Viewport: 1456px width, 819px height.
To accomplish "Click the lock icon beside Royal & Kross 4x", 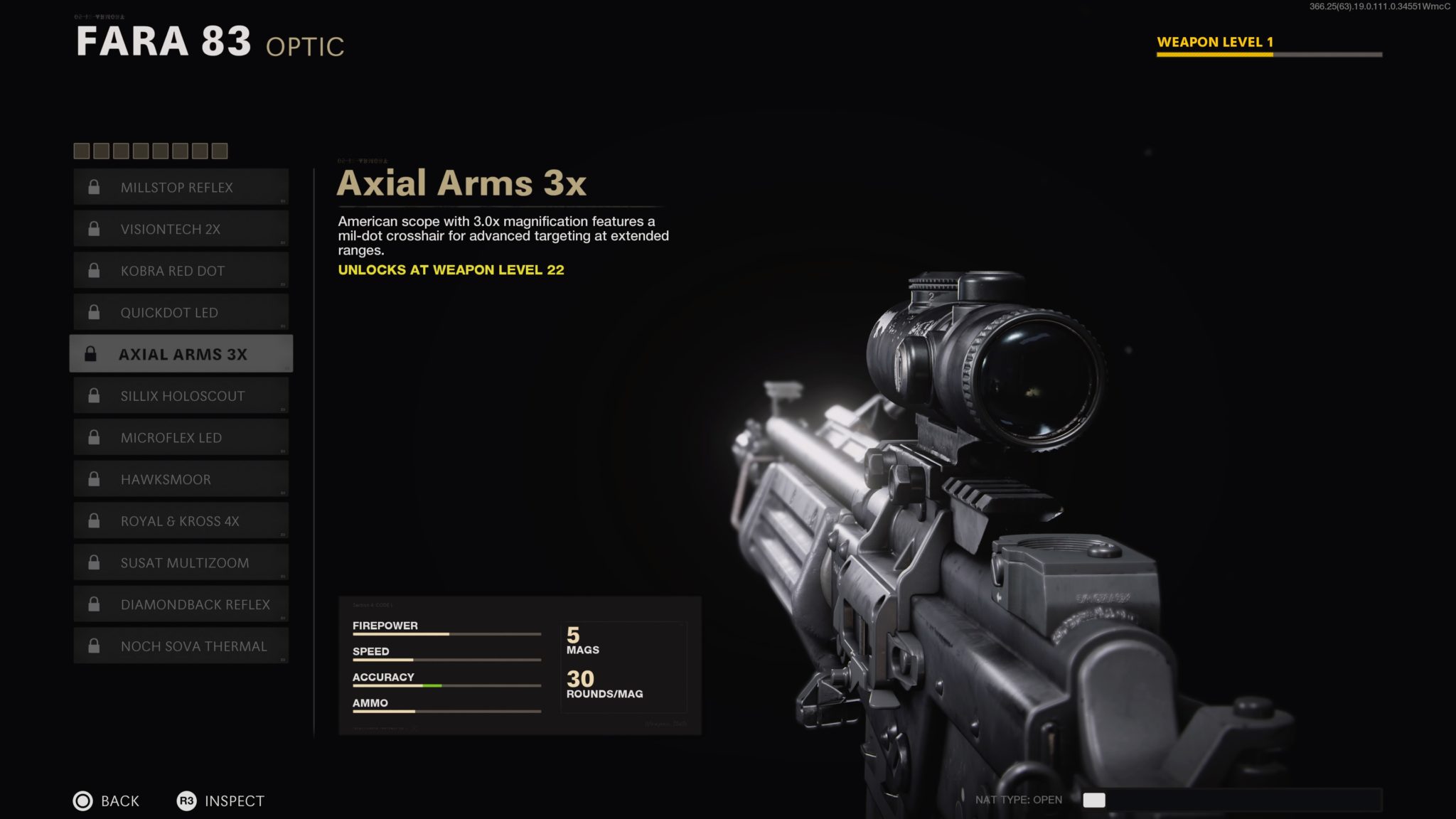I will click(x=93, y=520).
